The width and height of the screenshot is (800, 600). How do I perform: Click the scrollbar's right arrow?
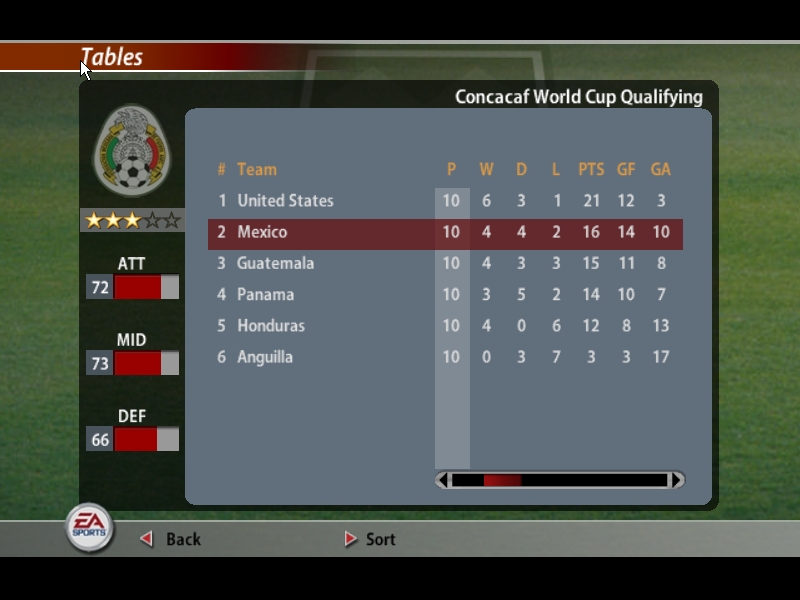click(x=677, y=480)
